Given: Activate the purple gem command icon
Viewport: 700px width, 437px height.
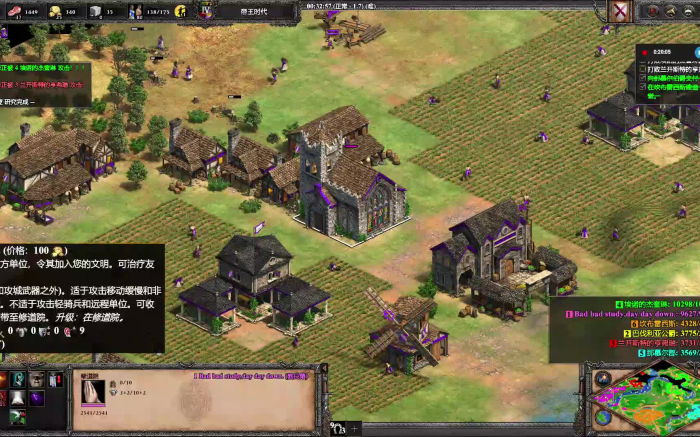Looking at the screenshot, I should 37,399.
